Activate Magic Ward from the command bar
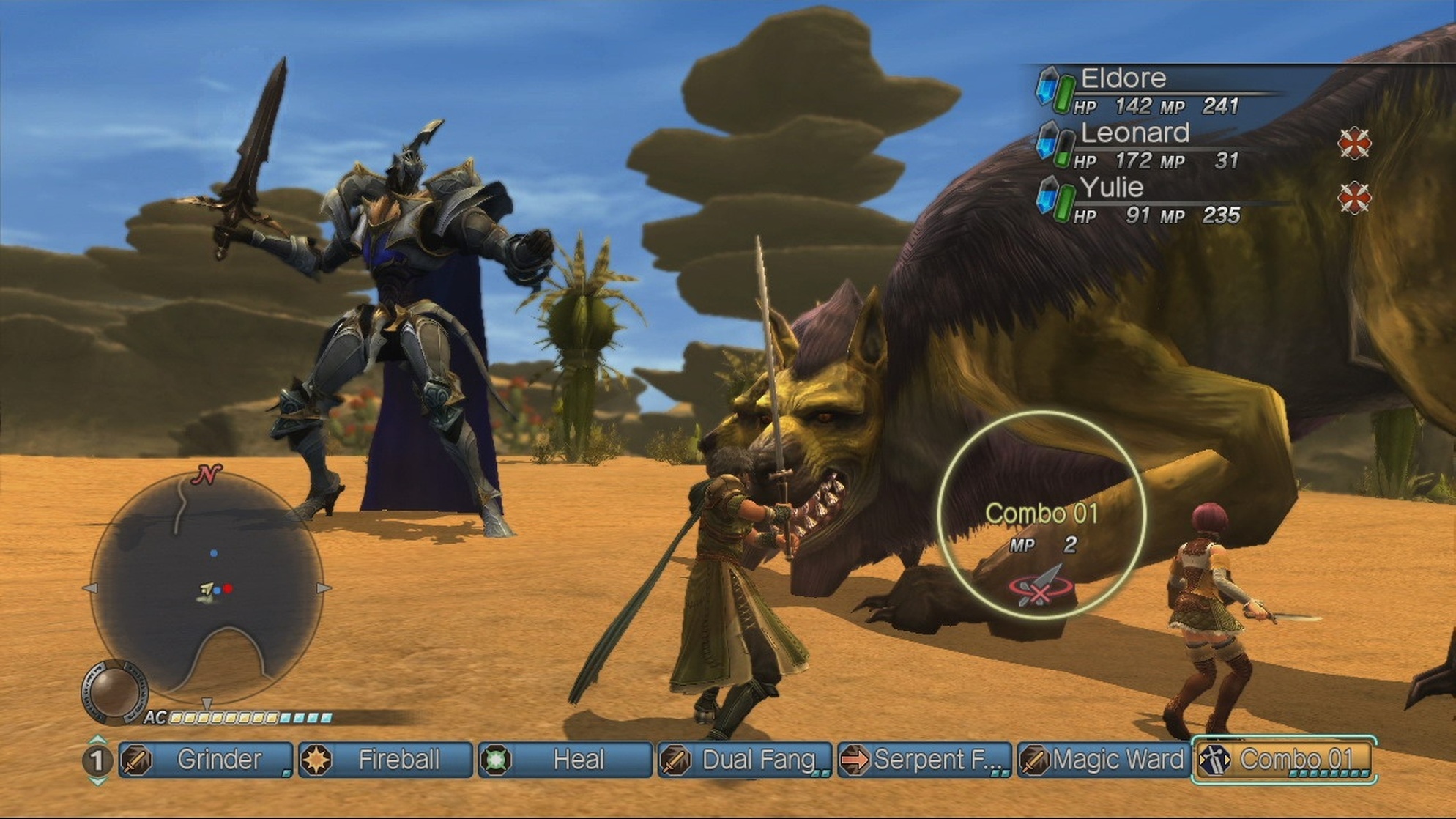 click(x=1103, y=760)
